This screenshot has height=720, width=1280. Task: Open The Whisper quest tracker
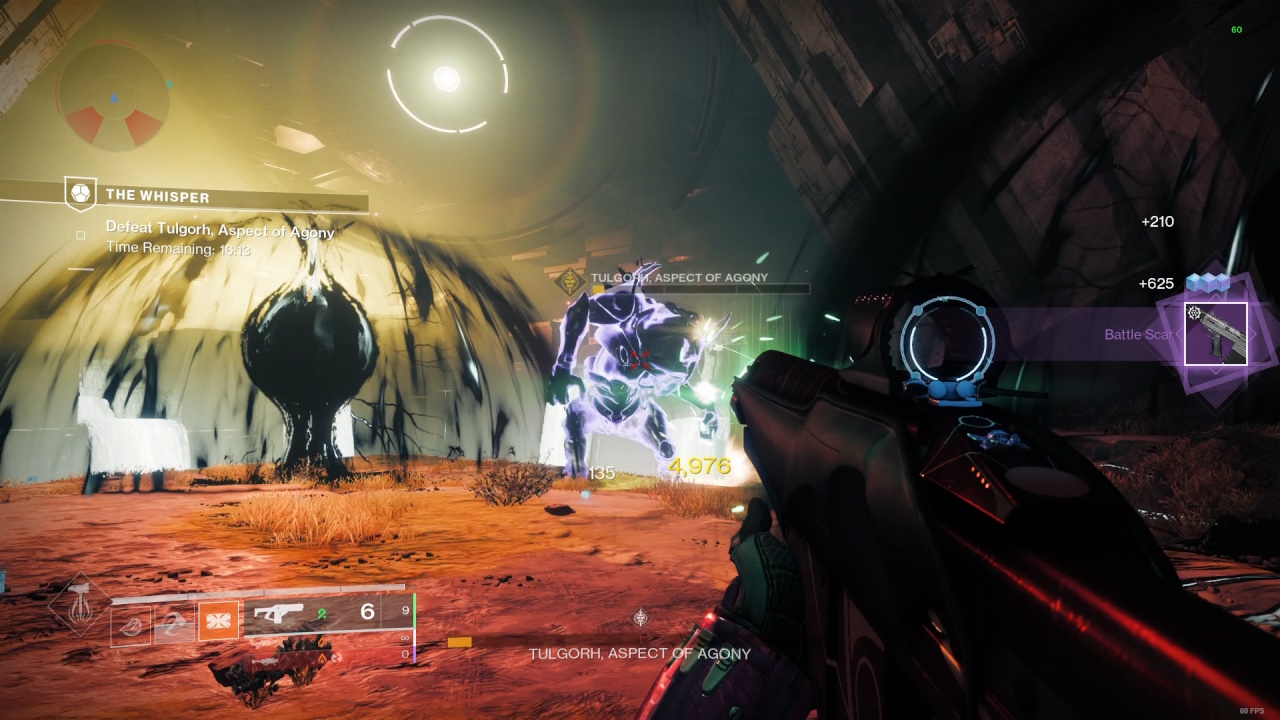pyautogui.click(x=158, y=195)
